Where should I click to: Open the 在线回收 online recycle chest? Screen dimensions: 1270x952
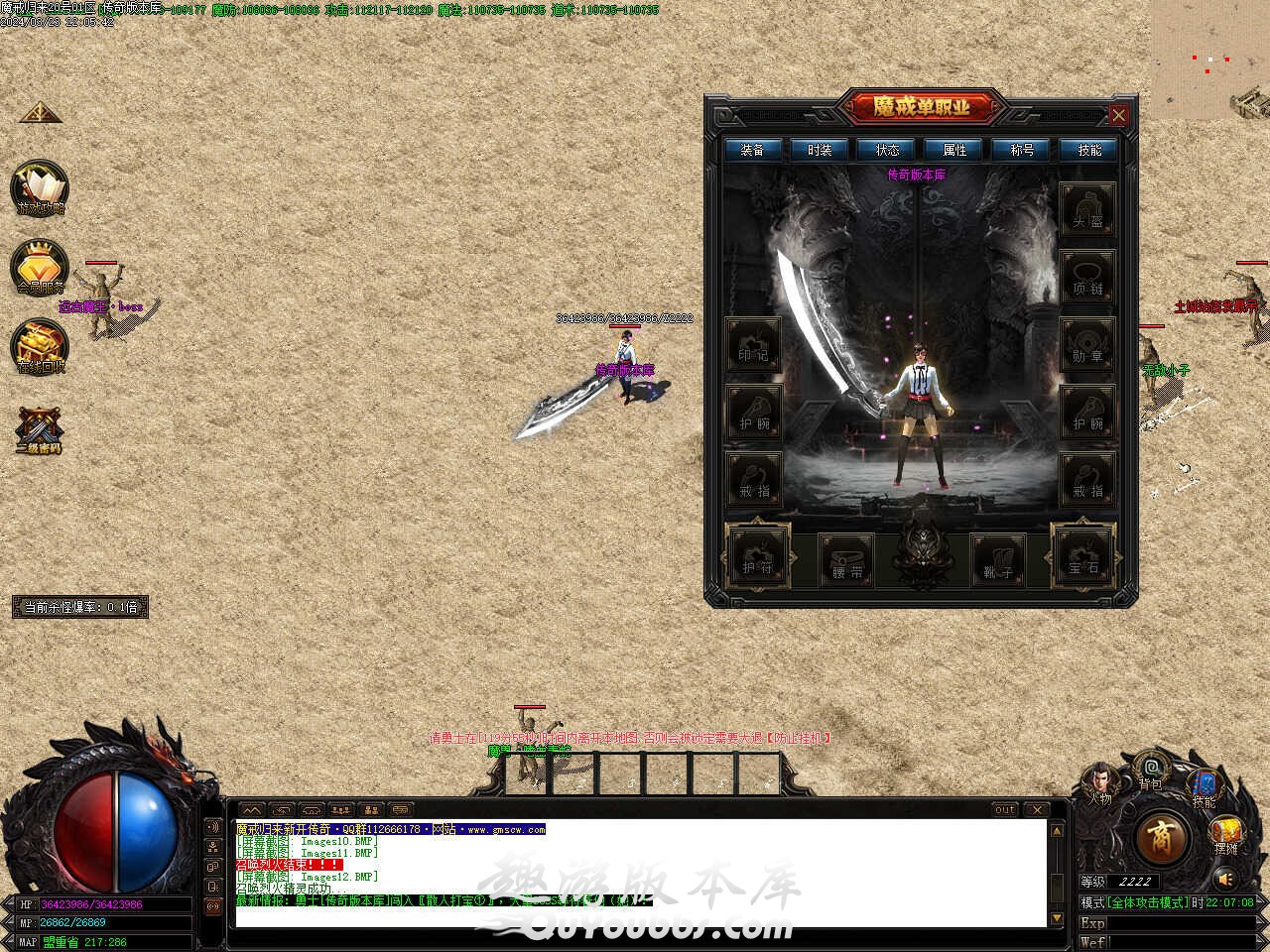40,346
